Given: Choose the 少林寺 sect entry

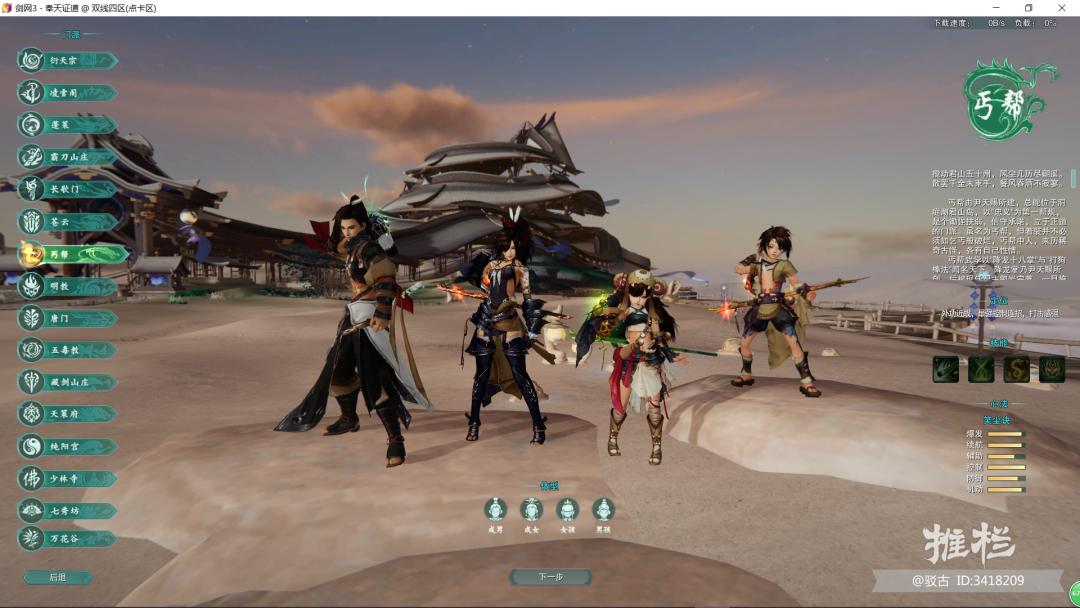Looking at the screenshot, I should (66, 478).
